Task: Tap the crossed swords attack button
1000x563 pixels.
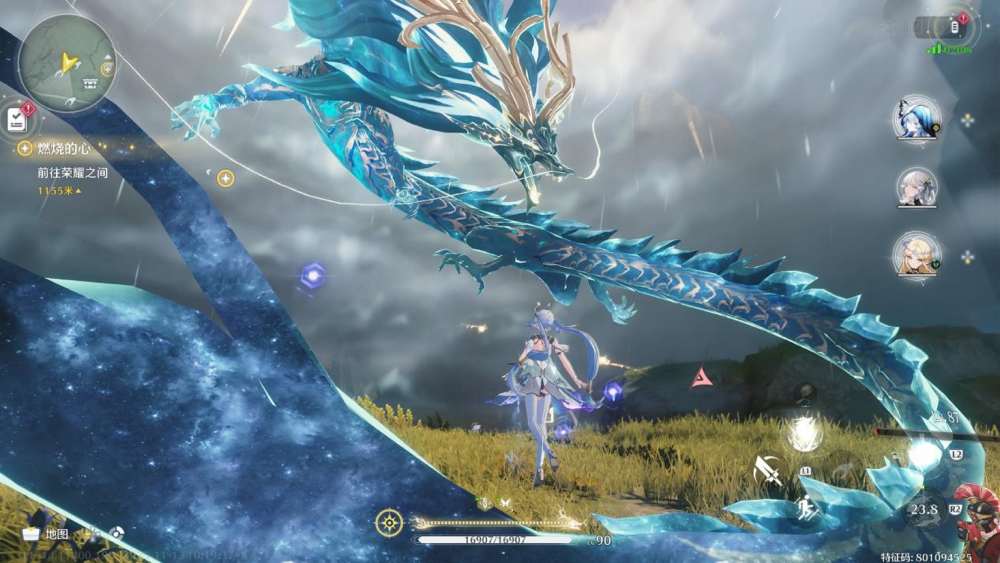Action: click(768, 469)
